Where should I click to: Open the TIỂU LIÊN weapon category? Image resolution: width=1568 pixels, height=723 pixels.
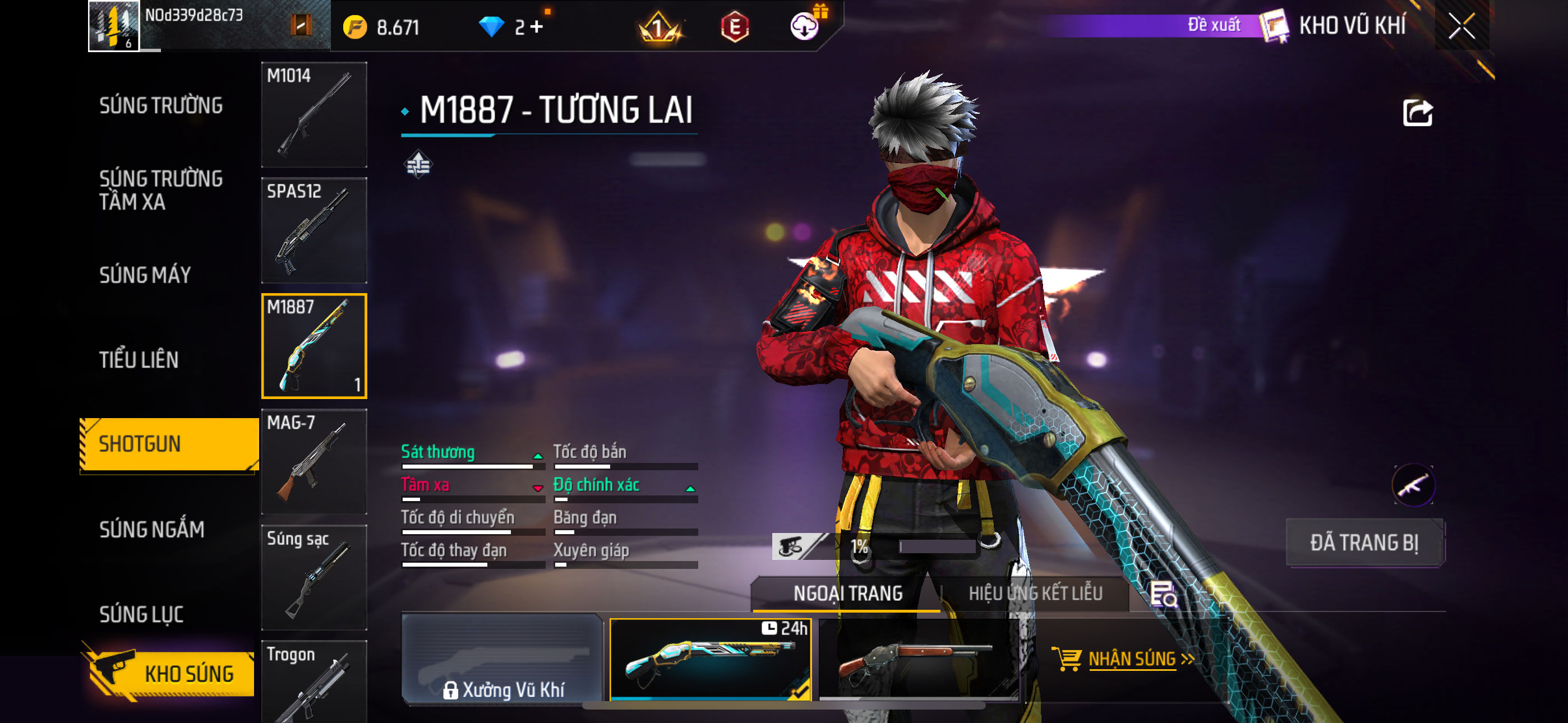pos(139,360)
